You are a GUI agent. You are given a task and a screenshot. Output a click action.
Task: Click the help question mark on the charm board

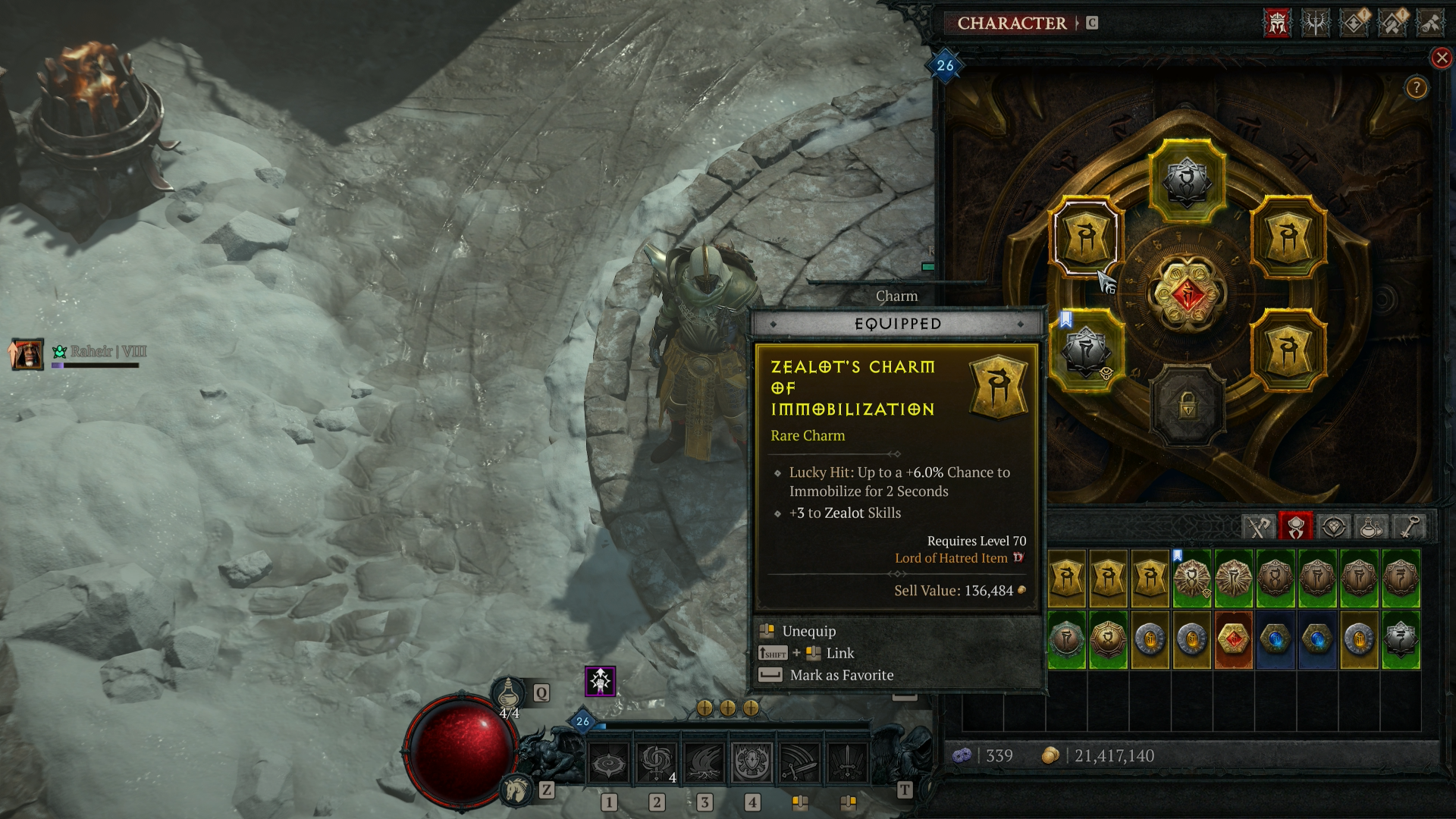click(1415, 88)
